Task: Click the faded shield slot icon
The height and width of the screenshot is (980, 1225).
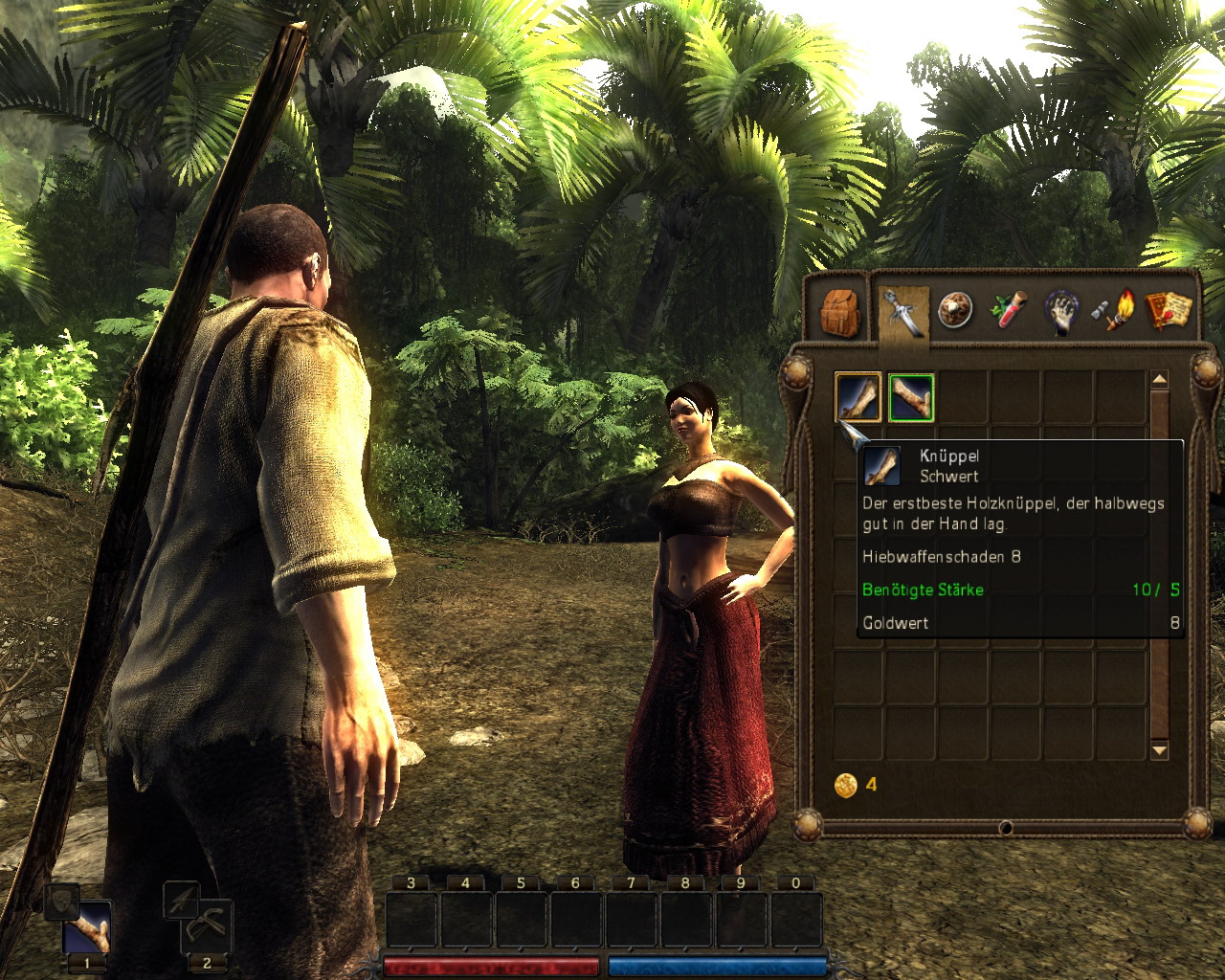Action: pos(62,901)
